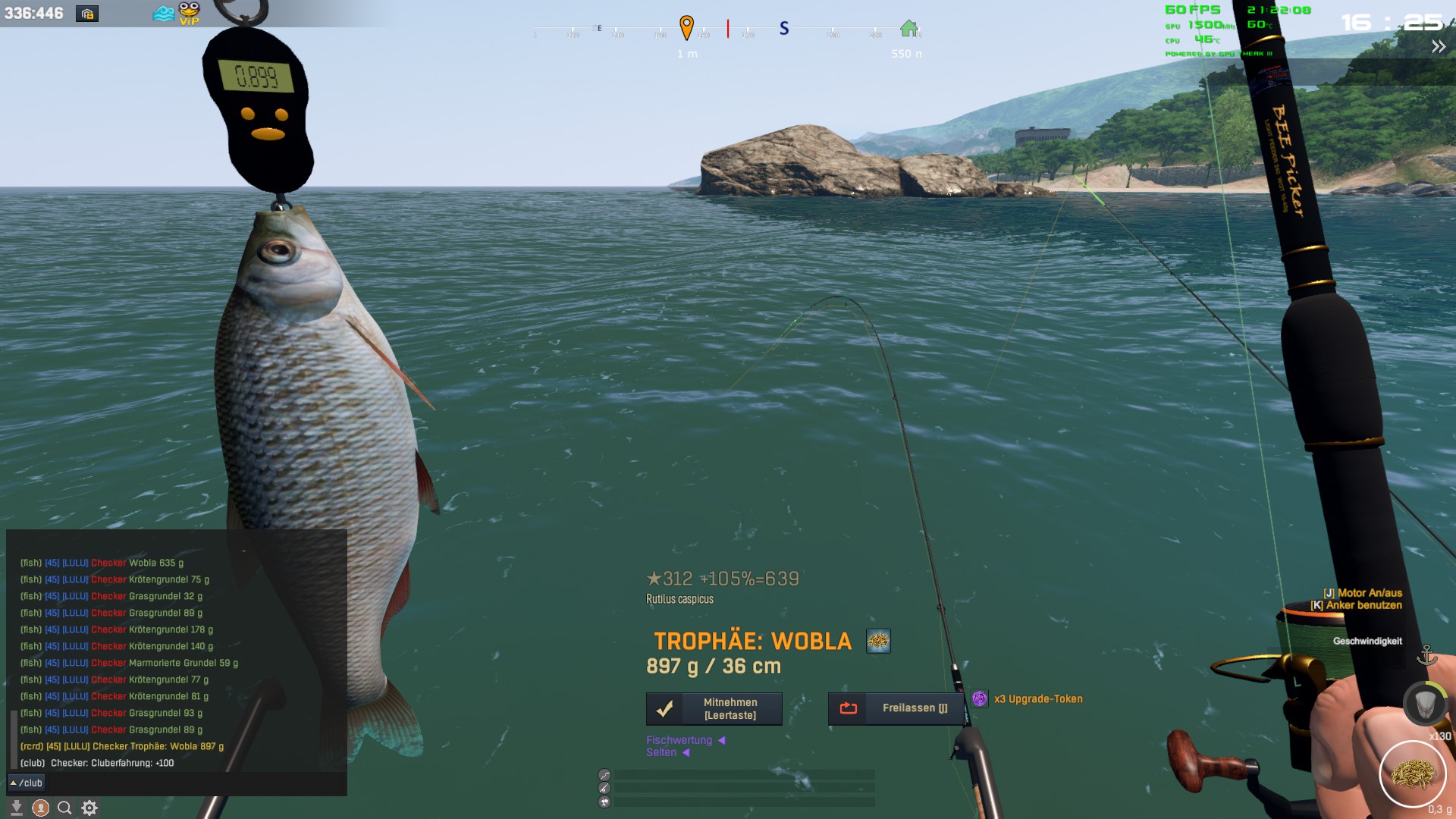
Task: Click the bait icon beside Trophäe: Wobla
Action: (x=878, y=642)
